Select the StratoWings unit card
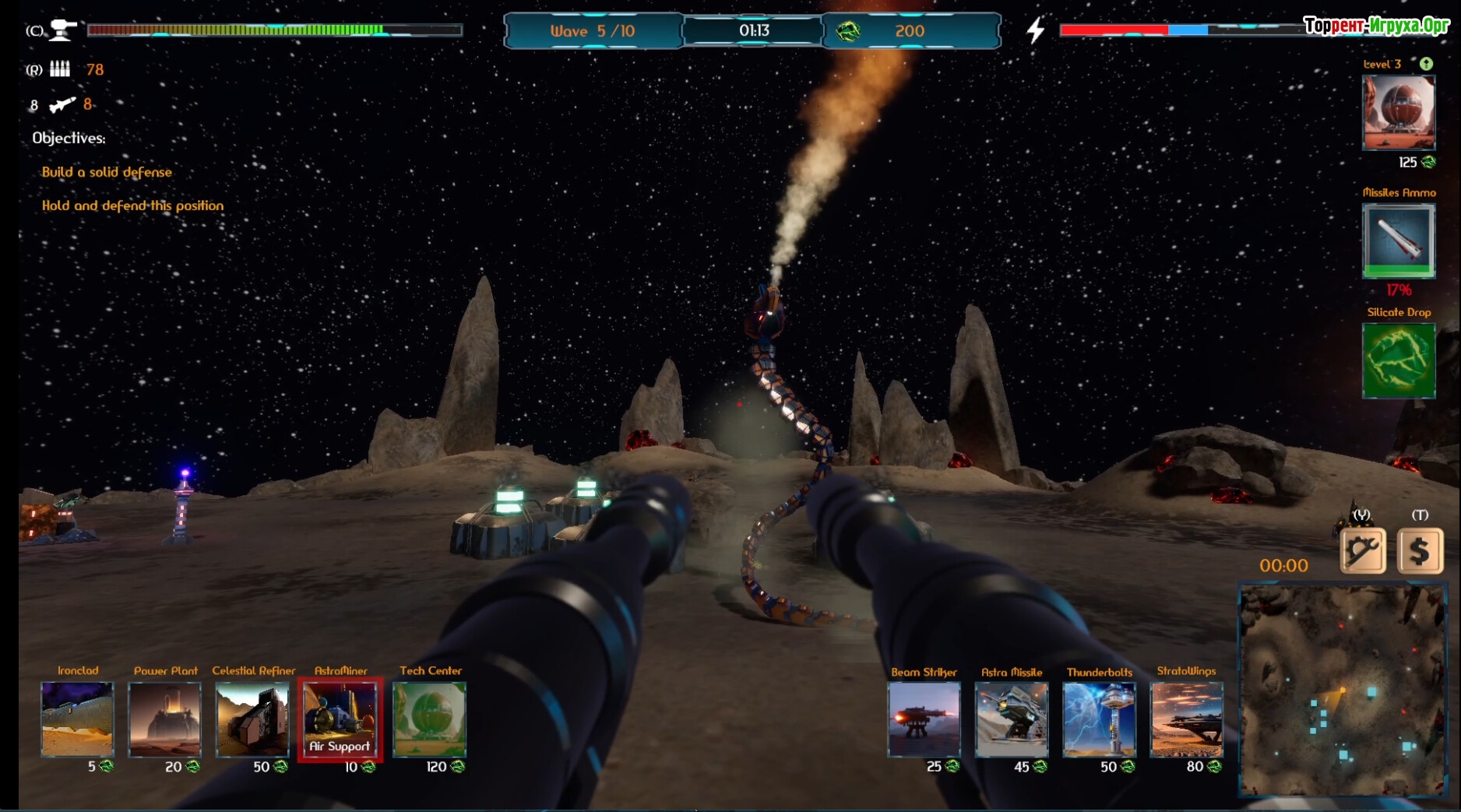The height and width of the screenshot is (812, 1461). tap(1186, 719)
